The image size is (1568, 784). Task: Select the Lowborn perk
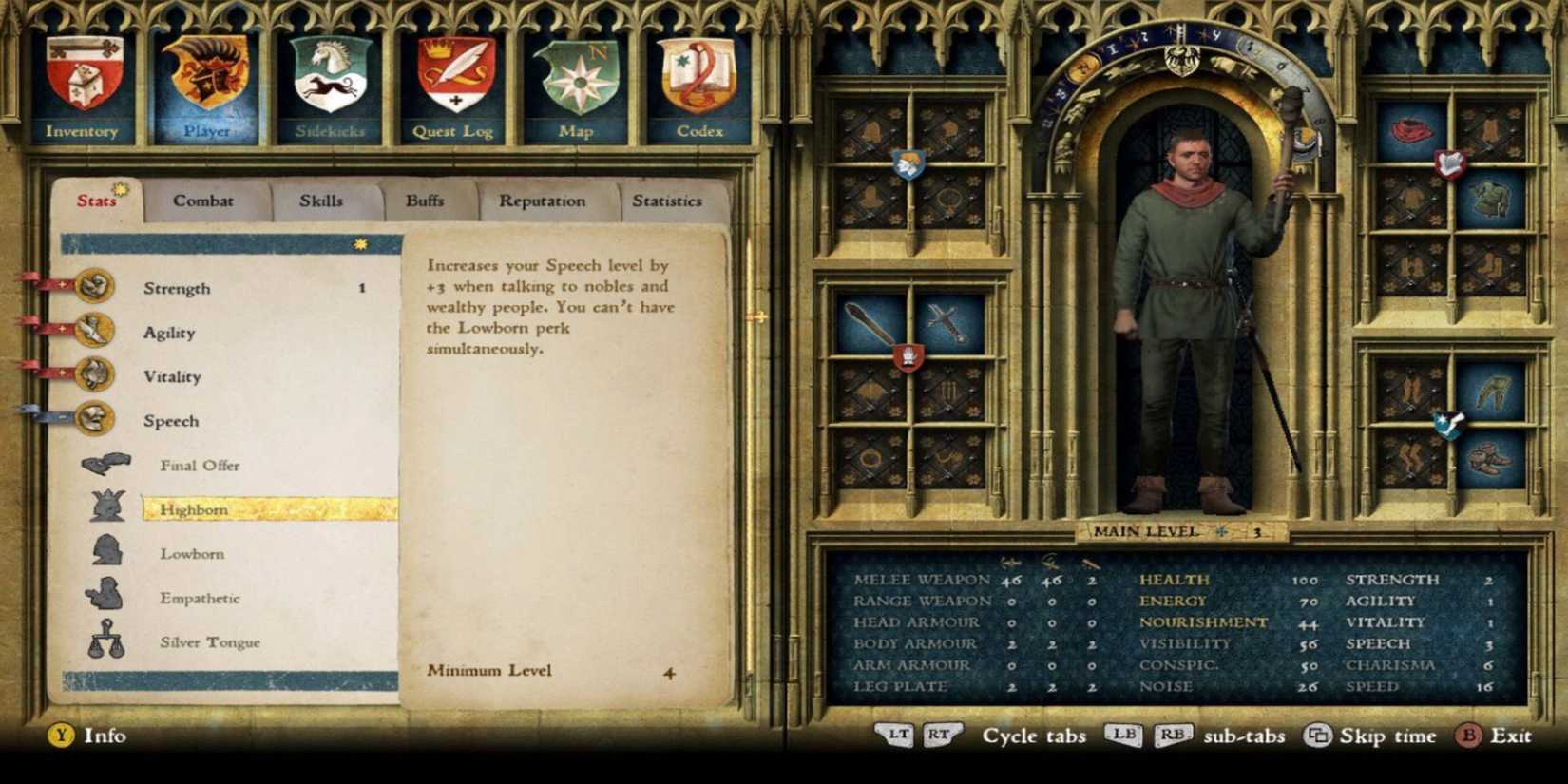click(x=193, y=553)
